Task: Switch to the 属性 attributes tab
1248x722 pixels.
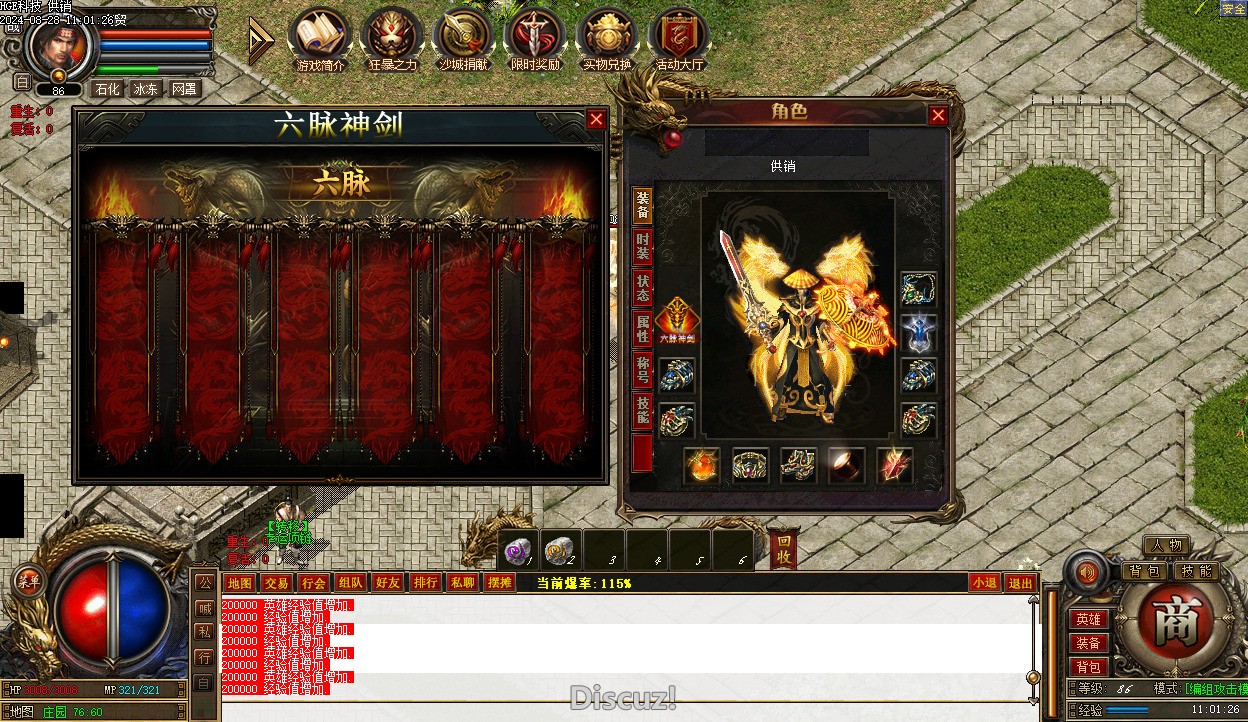Action: click(x=642, y=329)
